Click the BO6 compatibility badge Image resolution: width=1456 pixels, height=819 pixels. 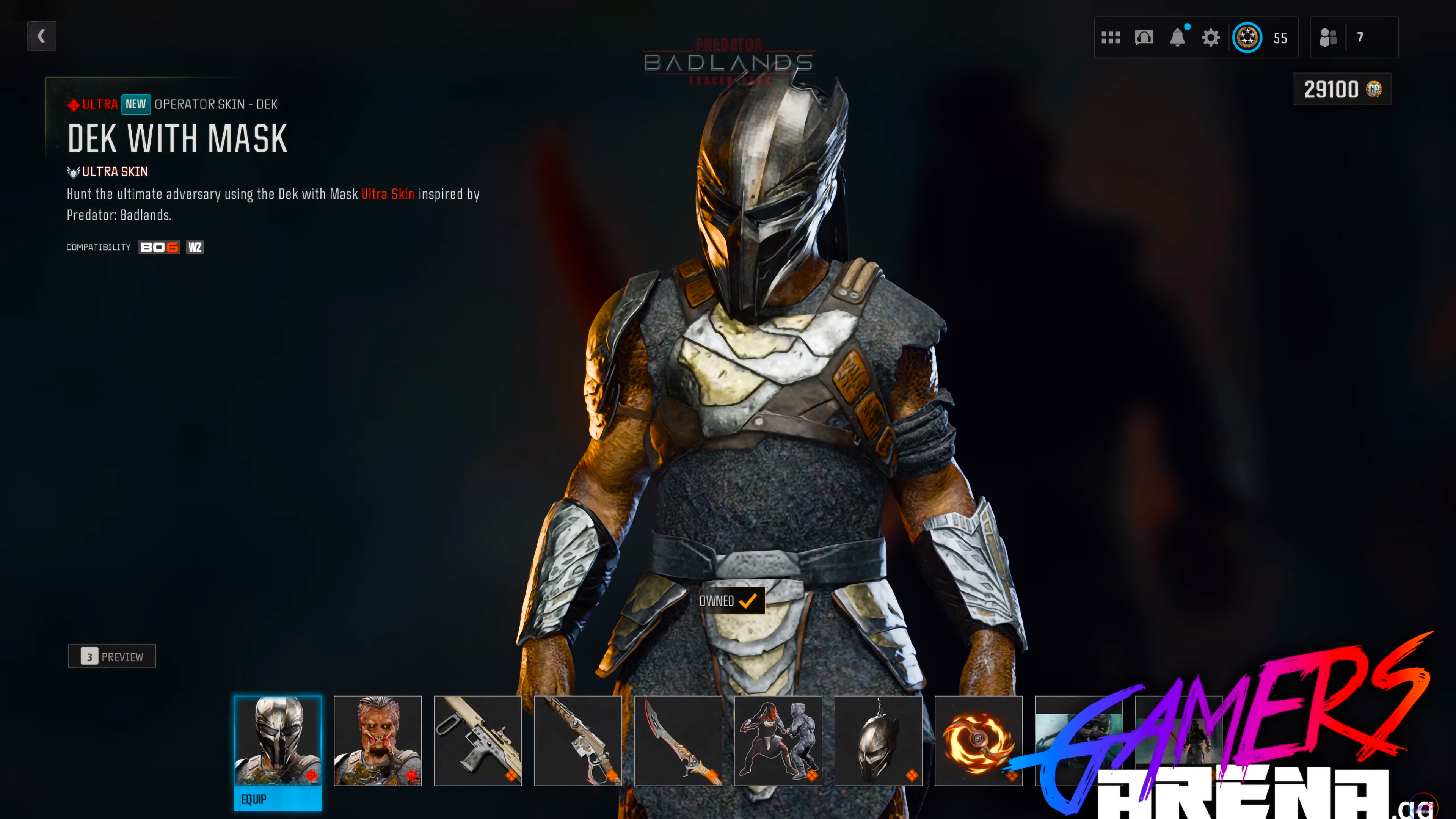159,247
